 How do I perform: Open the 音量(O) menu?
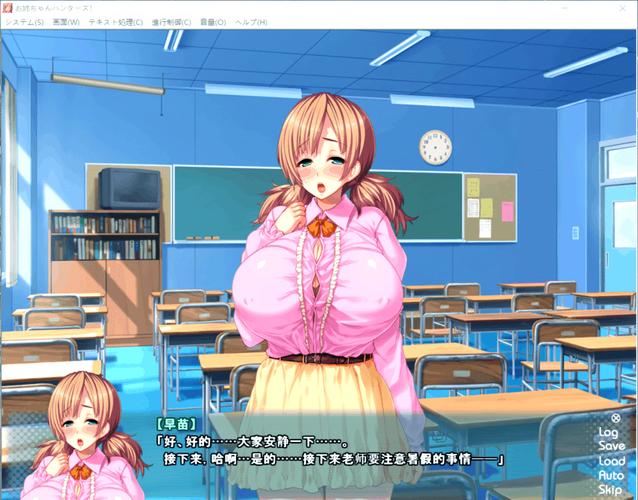[212, 22]
